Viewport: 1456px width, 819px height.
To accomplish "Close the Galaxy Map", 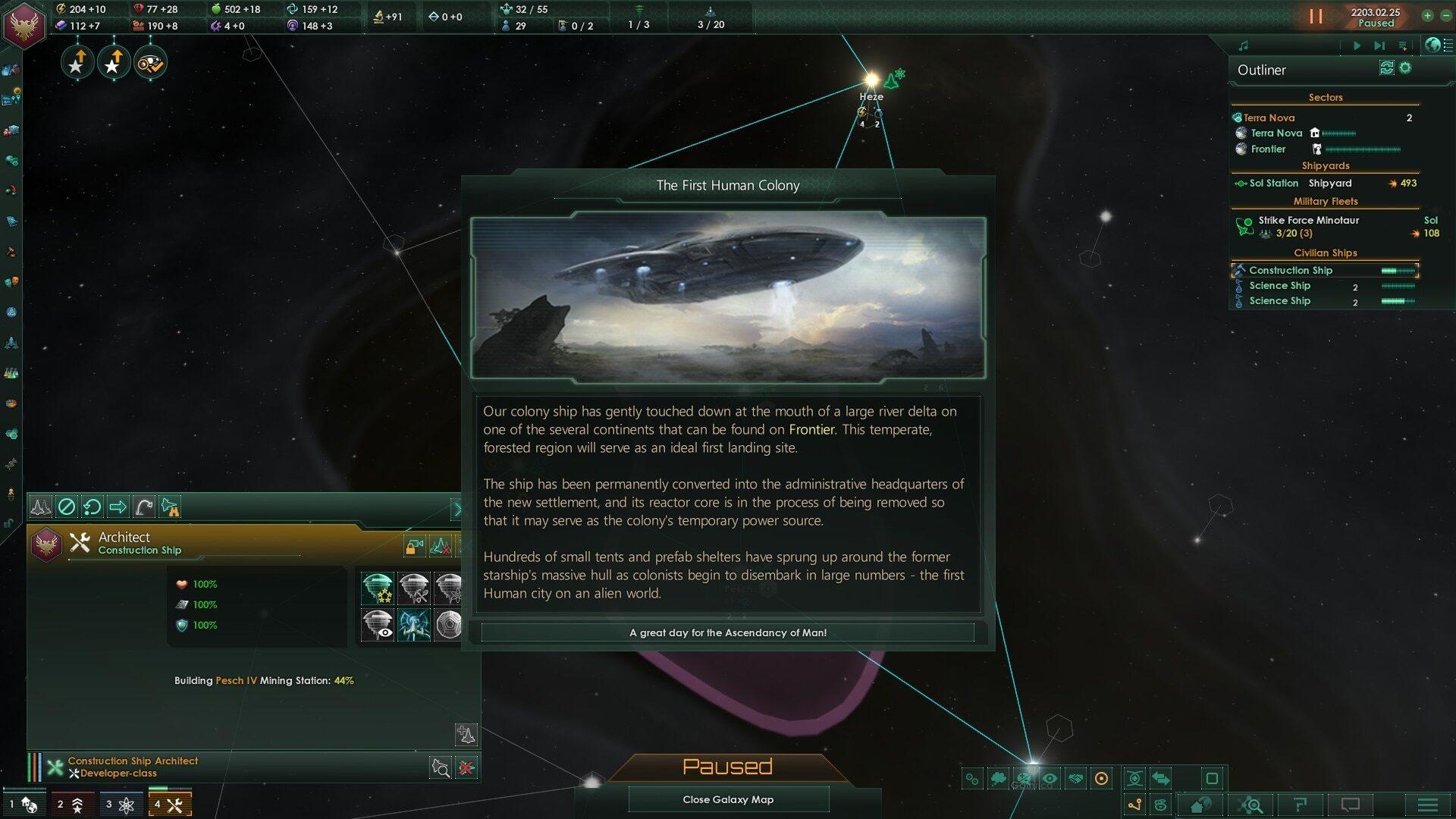I will [728, 799].
